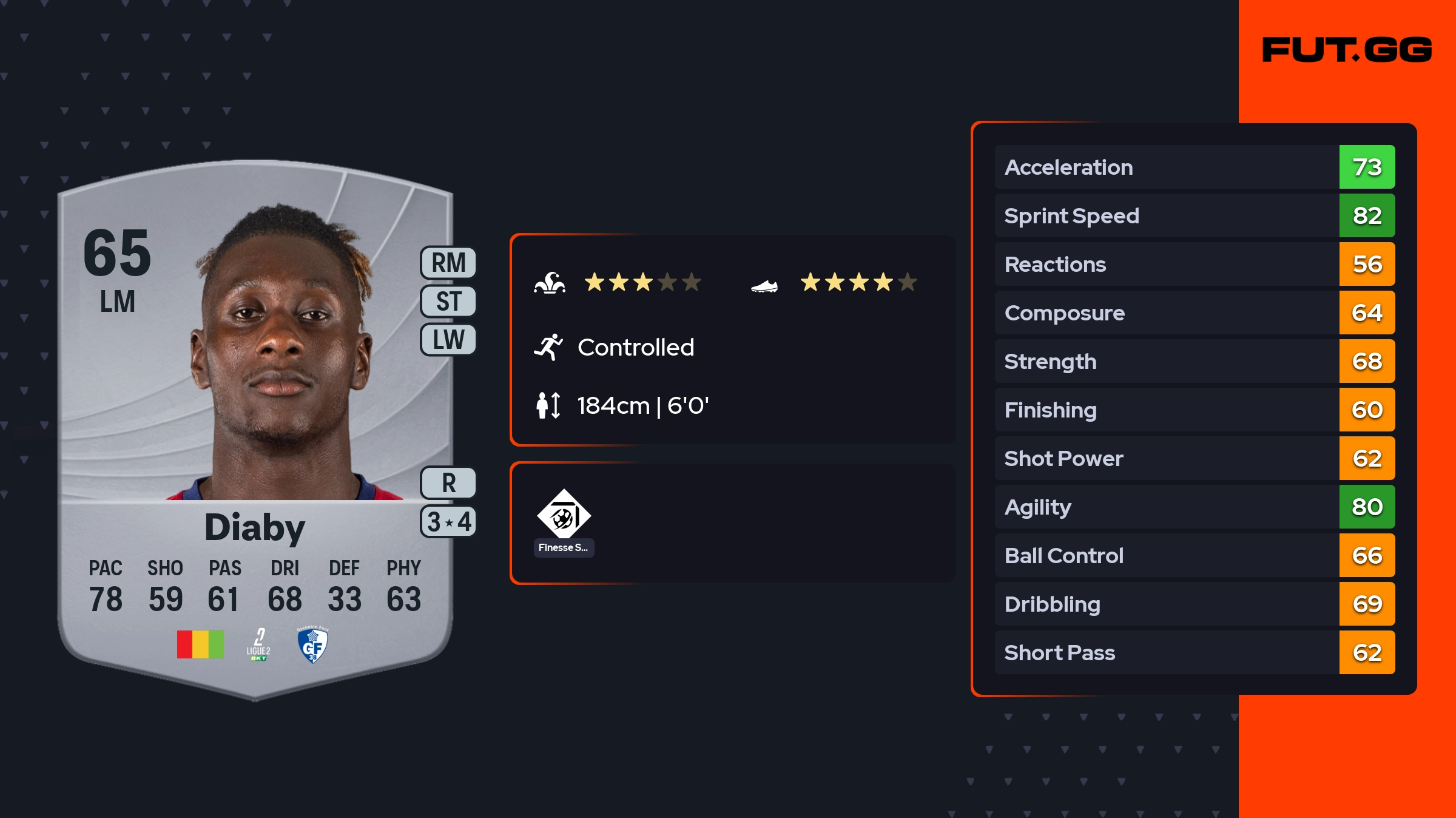Open the Grenoble club crest on card
This screenshot has height=818, width=1456.
312,644
